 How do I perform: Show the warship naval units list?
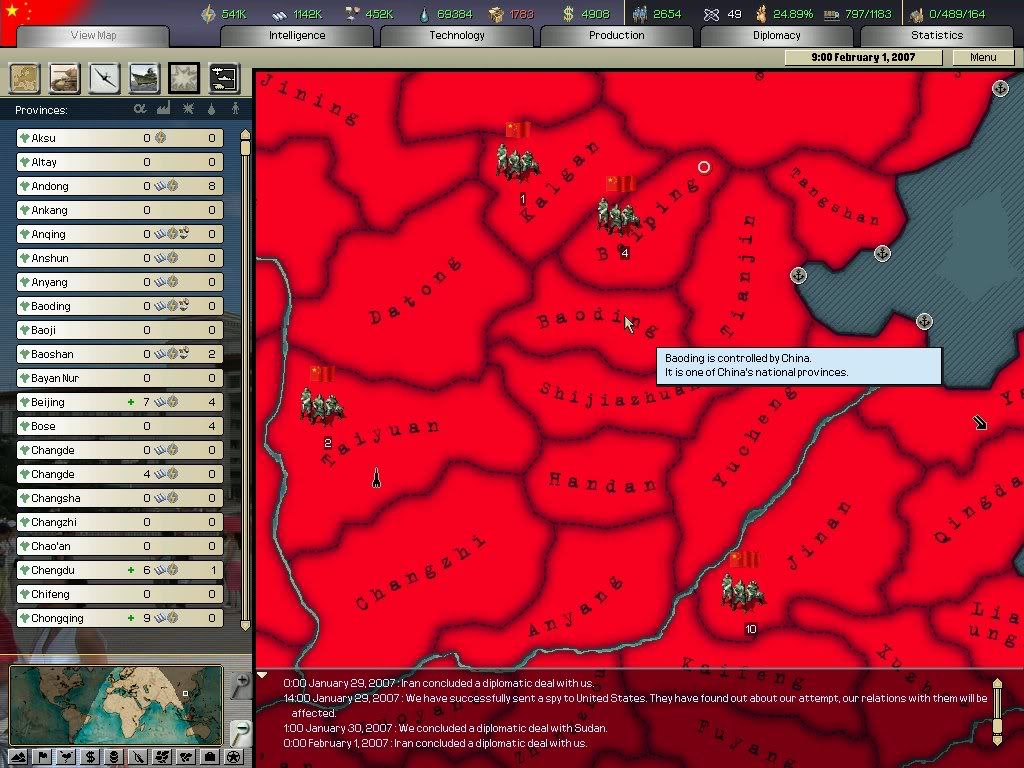pos(144,78)
